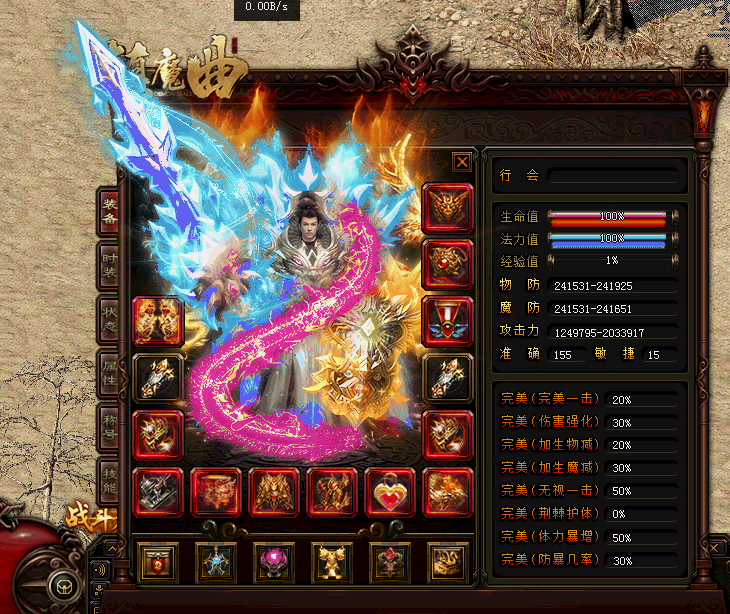Select the pink orb item slot

click(273, 564)
